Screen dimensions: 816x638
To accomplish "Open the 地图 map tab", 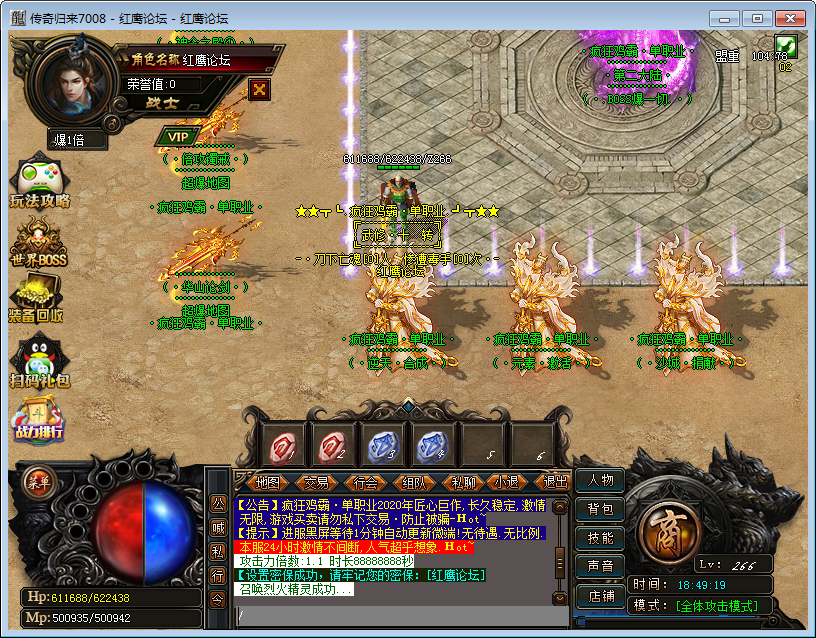I will (x=265, y=482).
